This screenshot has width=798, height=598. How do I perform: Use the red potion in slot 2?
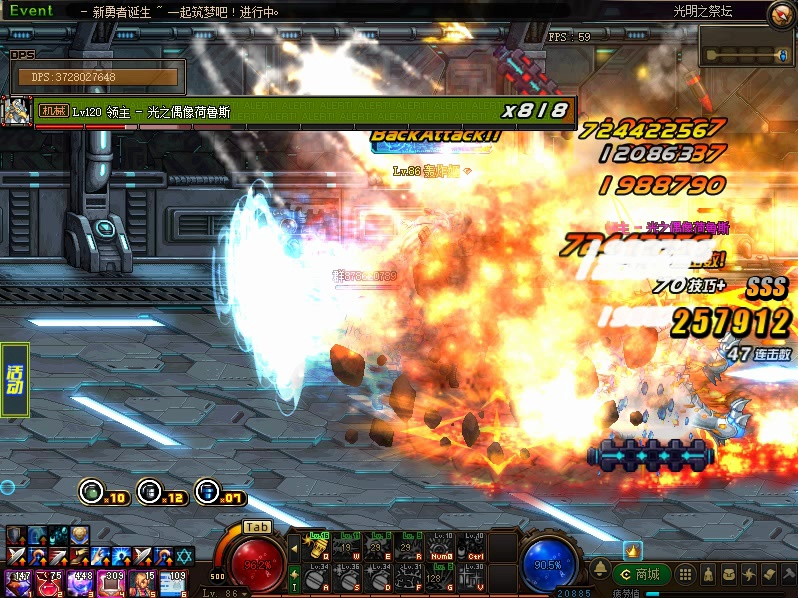48,581
